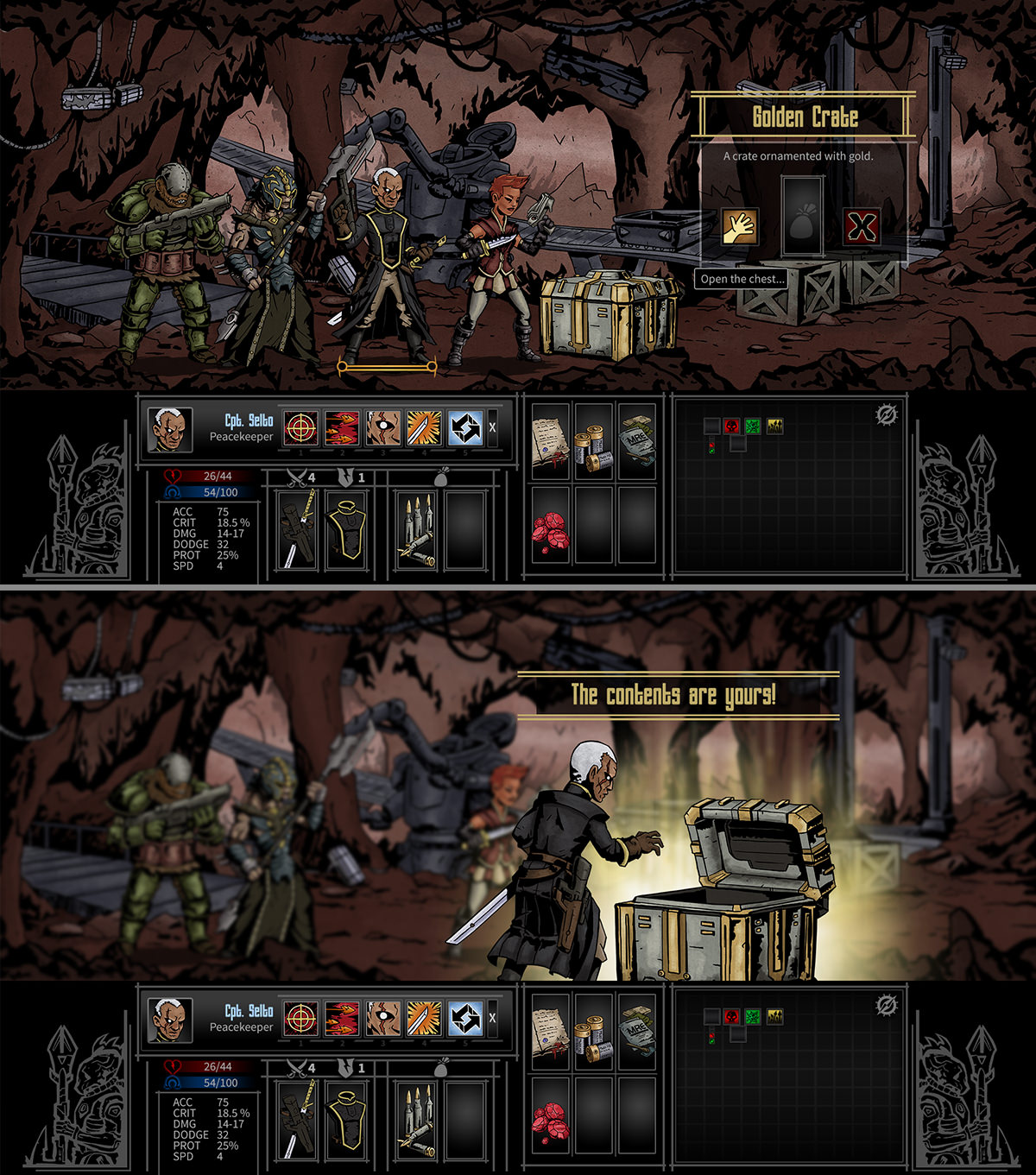Close the Golden Crate prompt with red X
The height and width of the screenshot is (1175, 1036).
coord(862,227)
